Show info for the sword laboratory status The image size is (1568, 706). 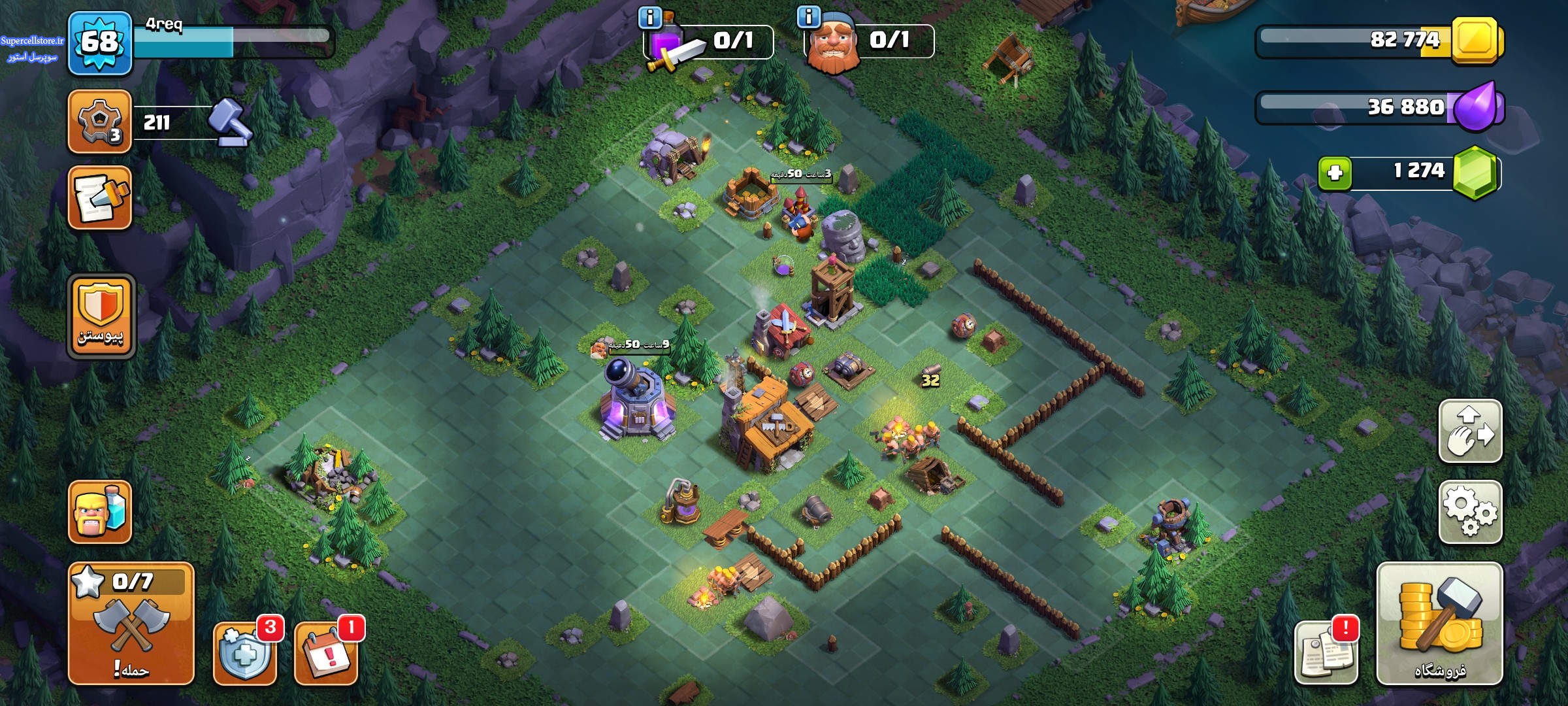[650, 18]
